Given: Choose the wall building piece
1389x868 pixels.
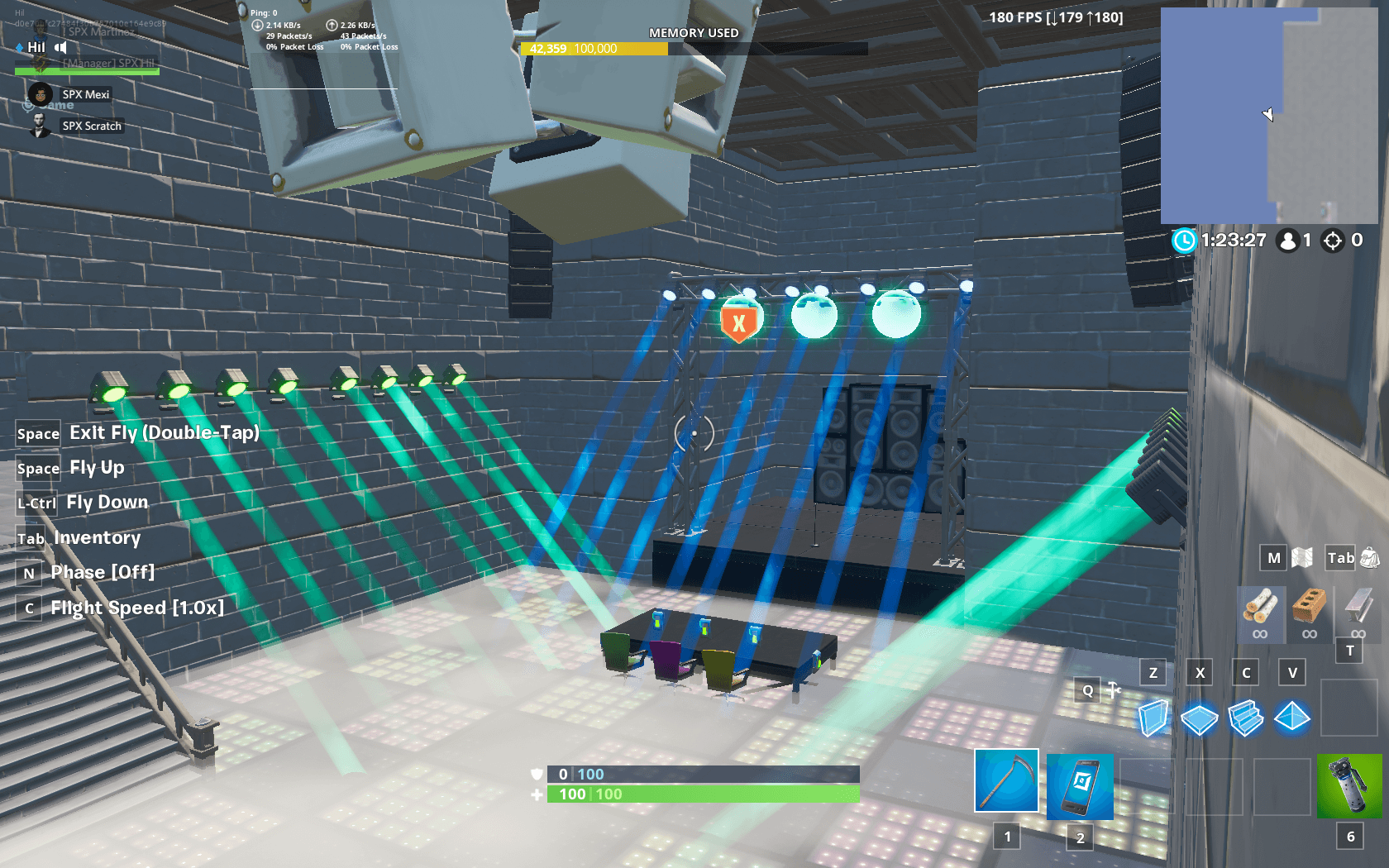Looking at the screenshot, I should coord(1153,718).
